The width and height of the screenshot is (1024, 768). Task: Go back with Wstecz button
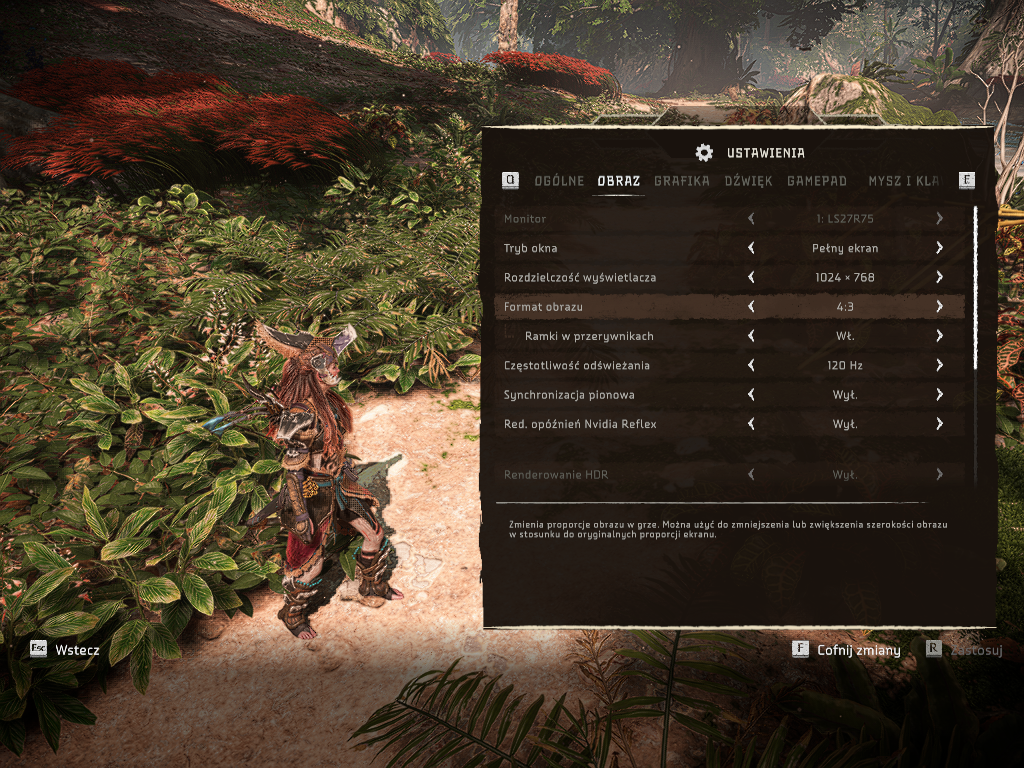point(66,650)
